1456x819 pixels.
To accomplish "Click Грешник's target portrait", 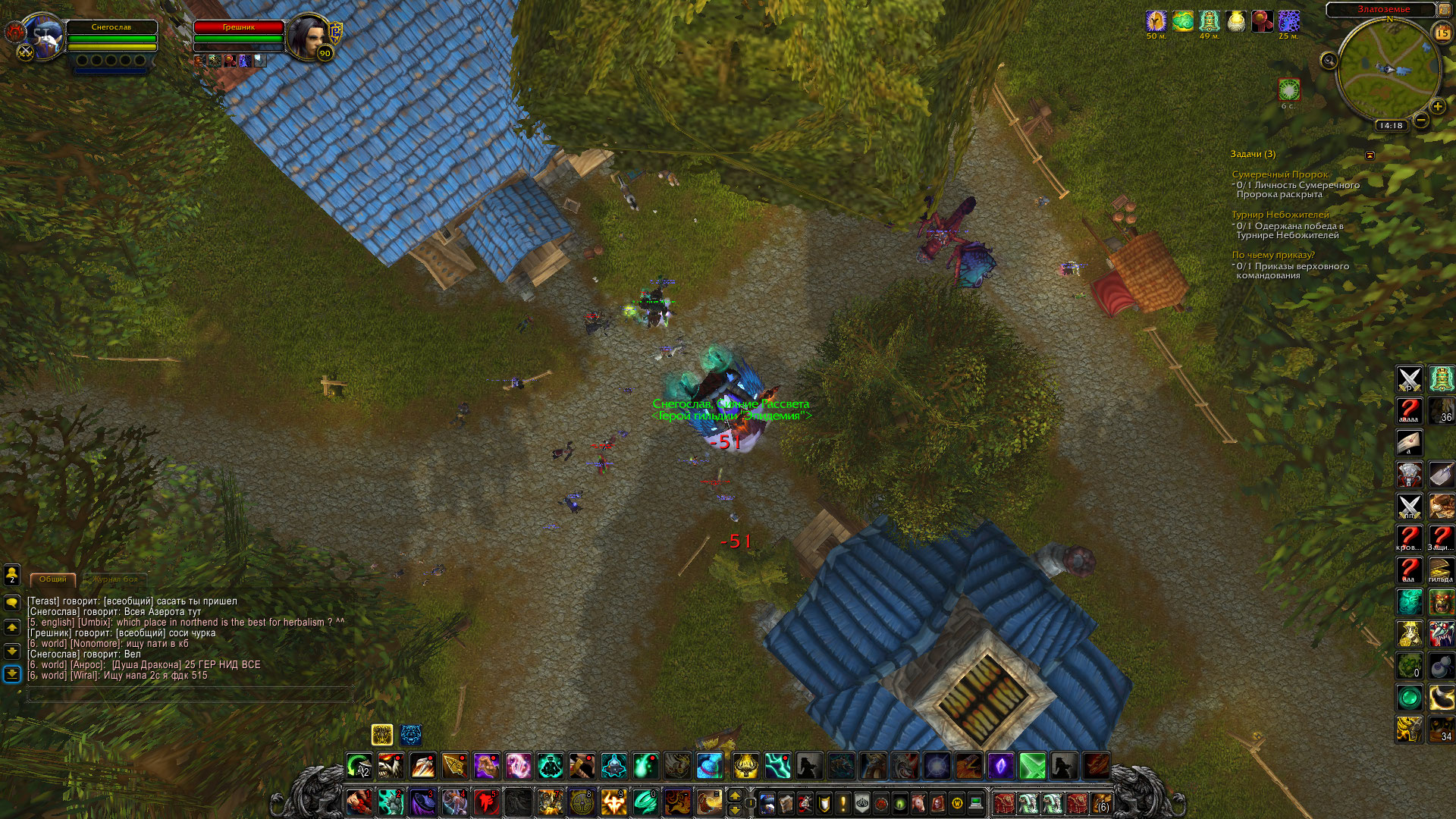I will [x=307, y=36].
